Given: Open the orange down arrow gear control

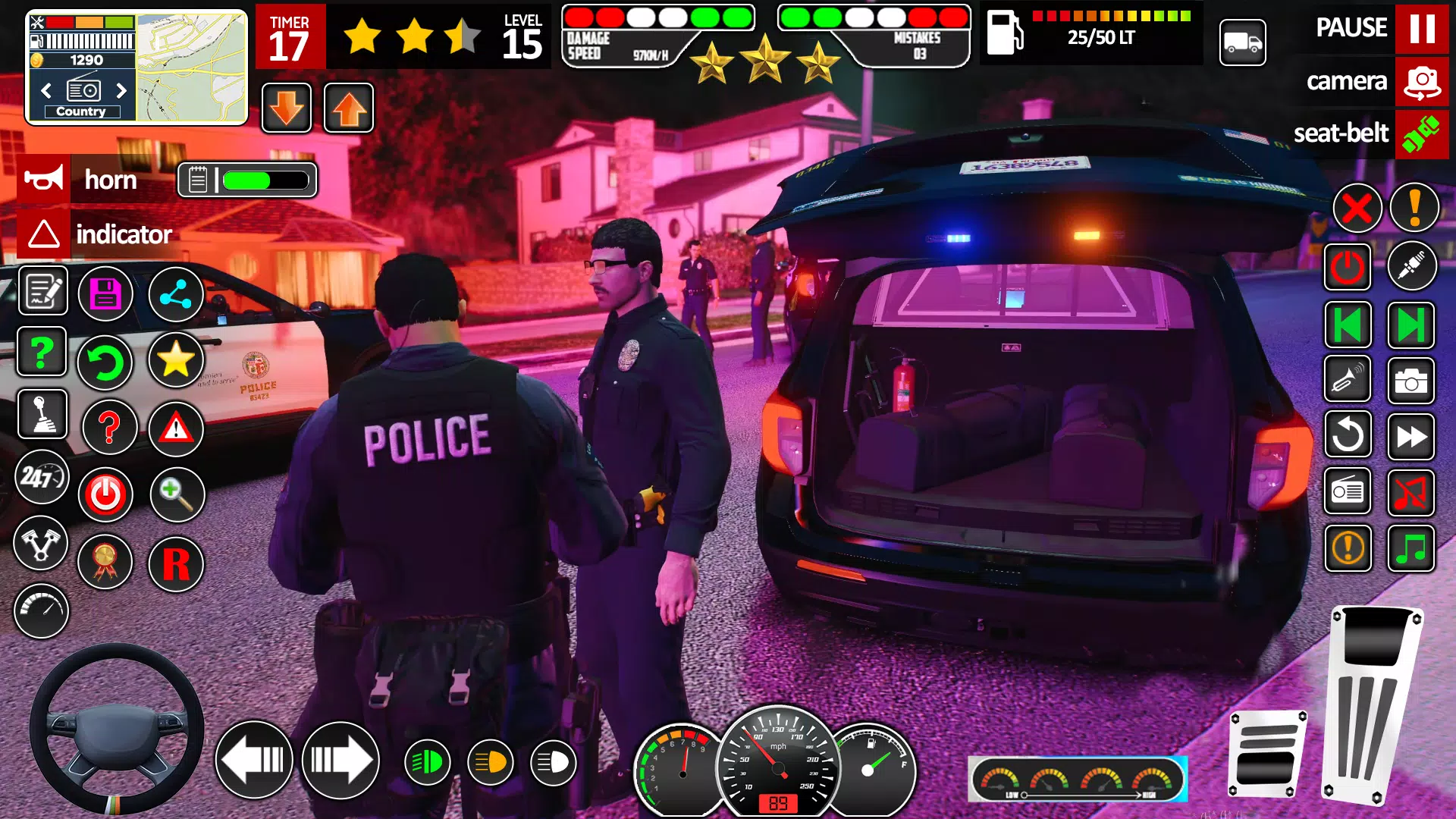Looking at the screenshot, I should coord(286,108).
